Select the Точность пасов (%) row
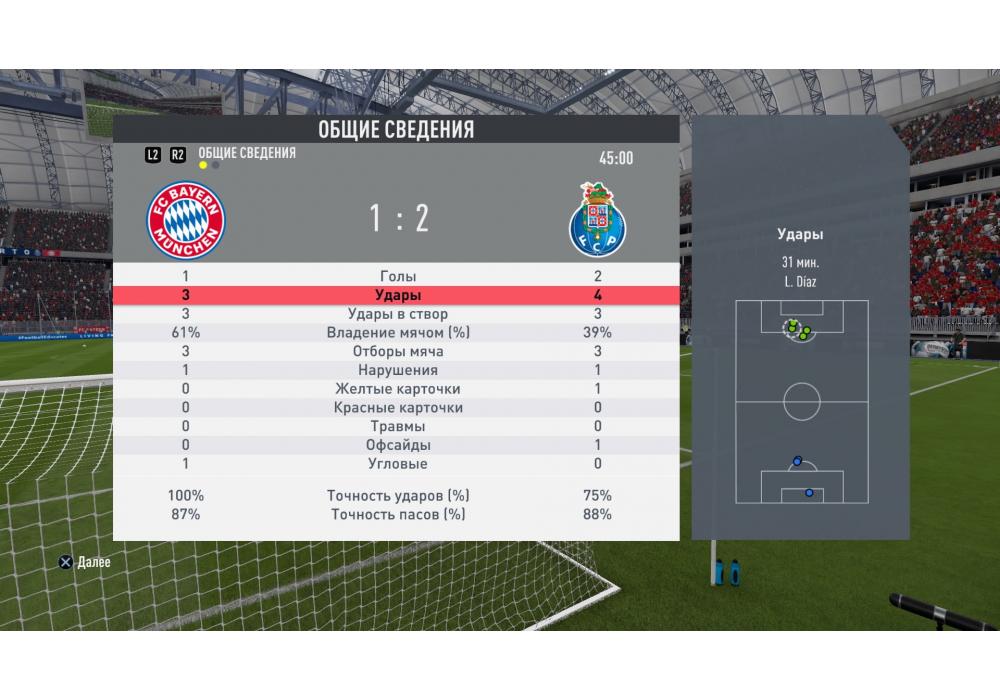 [397, 514]
